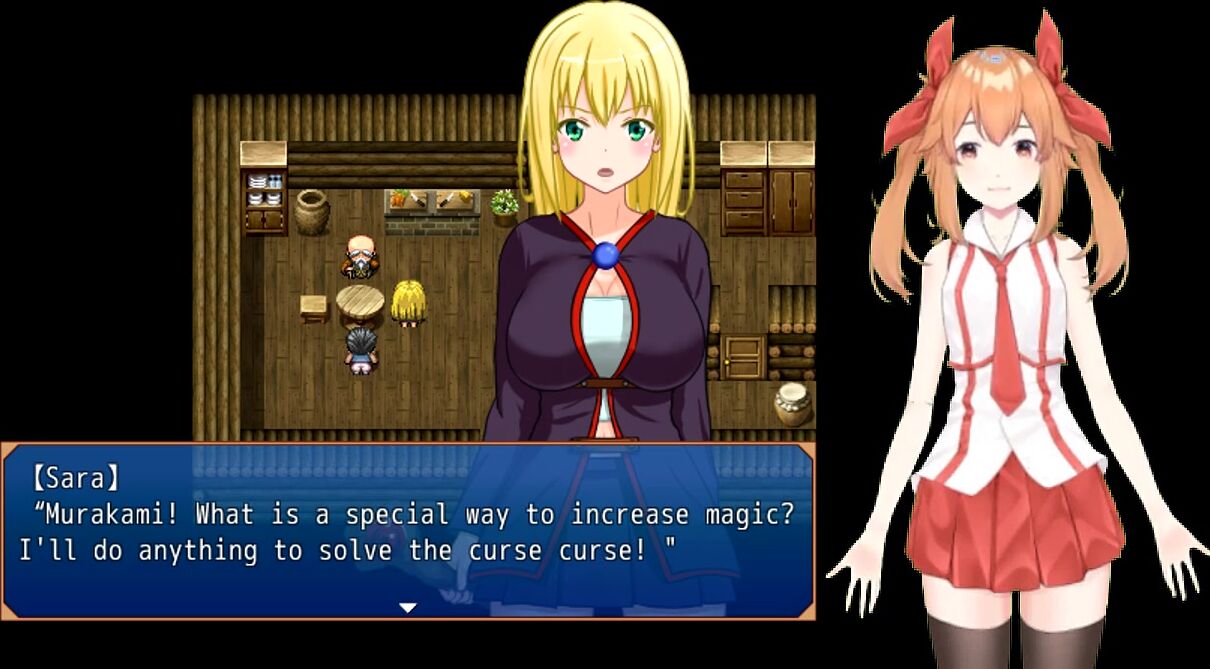Viewport: 1210px width, 669px height.
Task: Click Sara's blue dialogue message box
Action: coord(407,530)
